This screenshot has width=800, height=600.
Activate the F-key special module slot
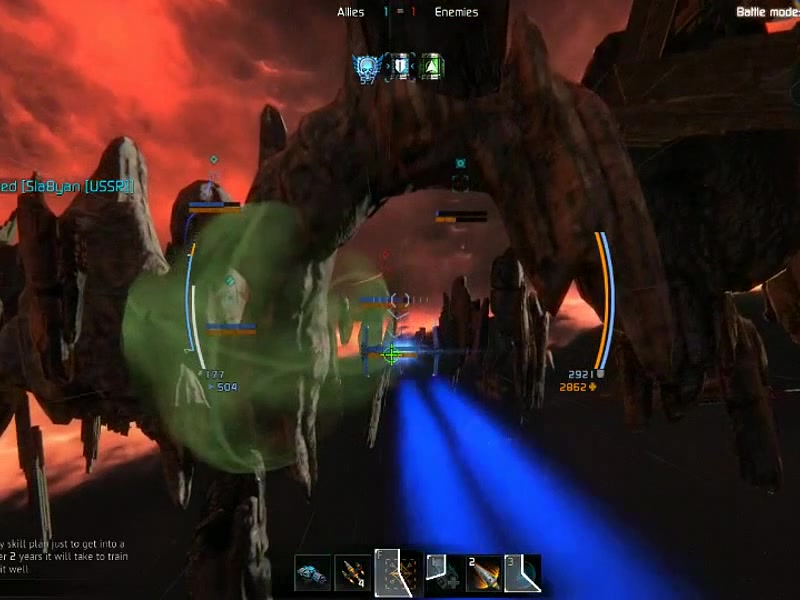397,574
